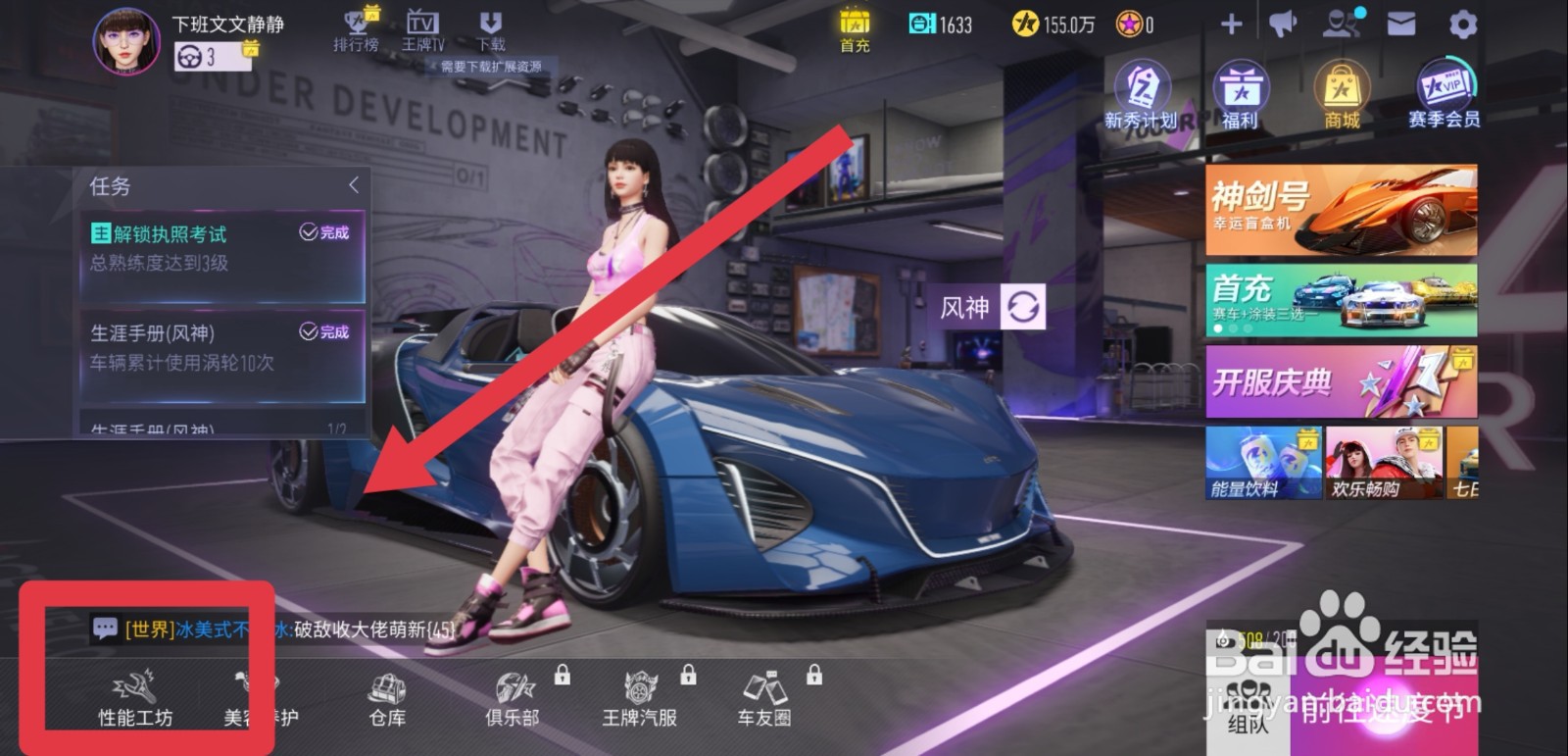Collapse the 任务 task panel arrow
Image resolution: width=1568 pixels, height=756 pixels.
pos(355,184)
